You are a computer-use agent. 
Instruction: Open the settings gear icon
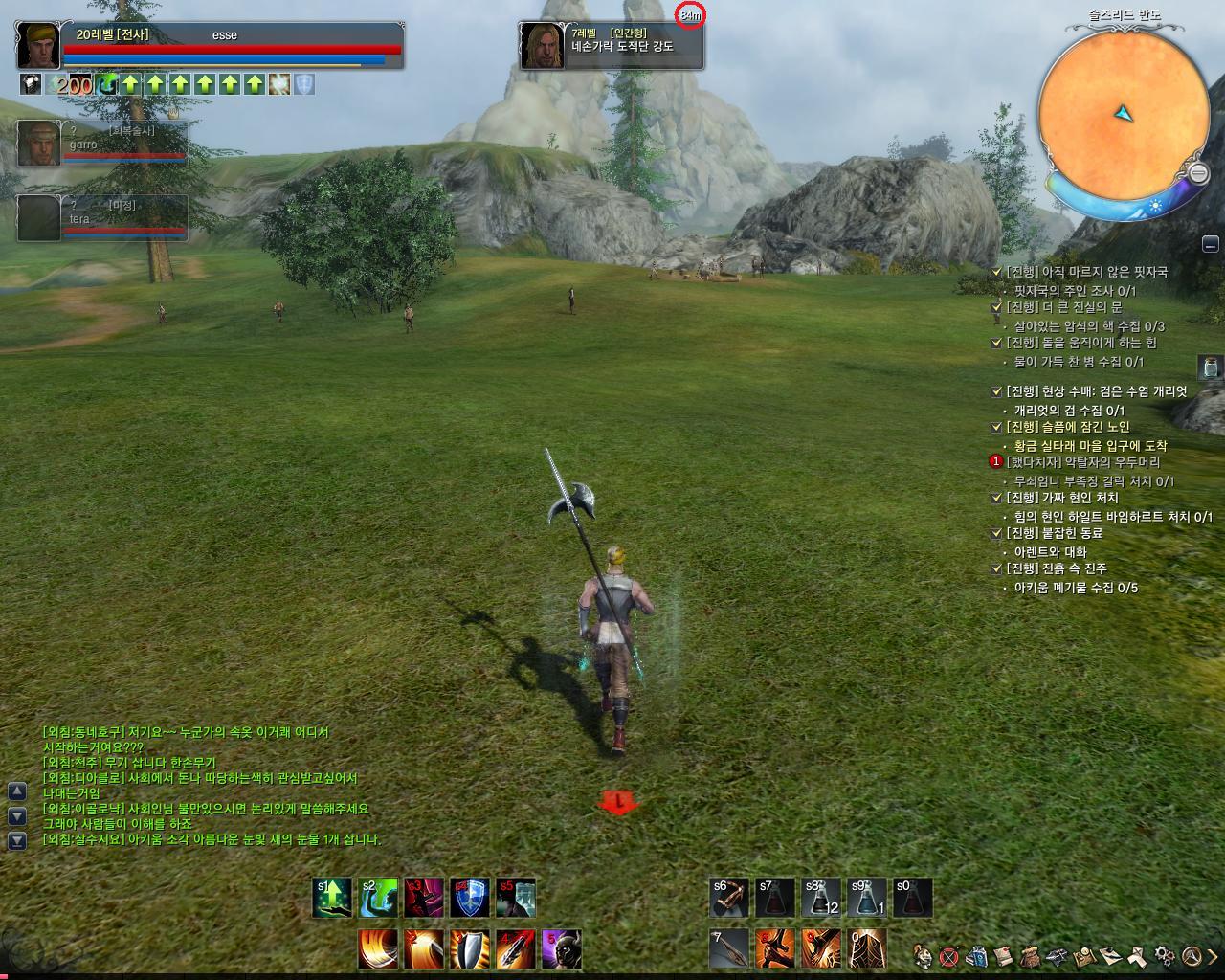click(1165, 954)
